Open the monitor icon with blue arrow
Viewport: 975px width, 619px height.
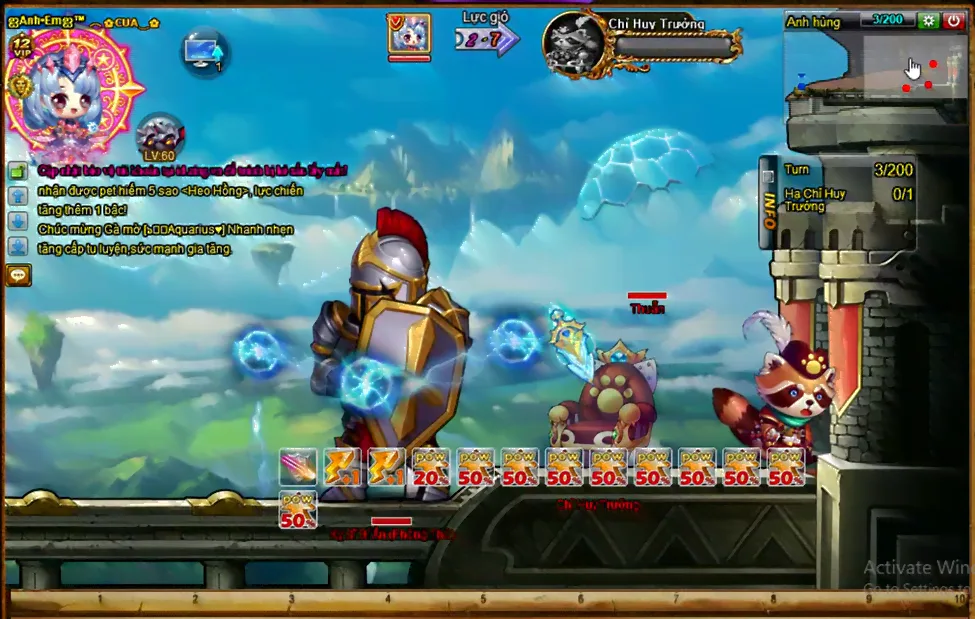pos(205,51)
